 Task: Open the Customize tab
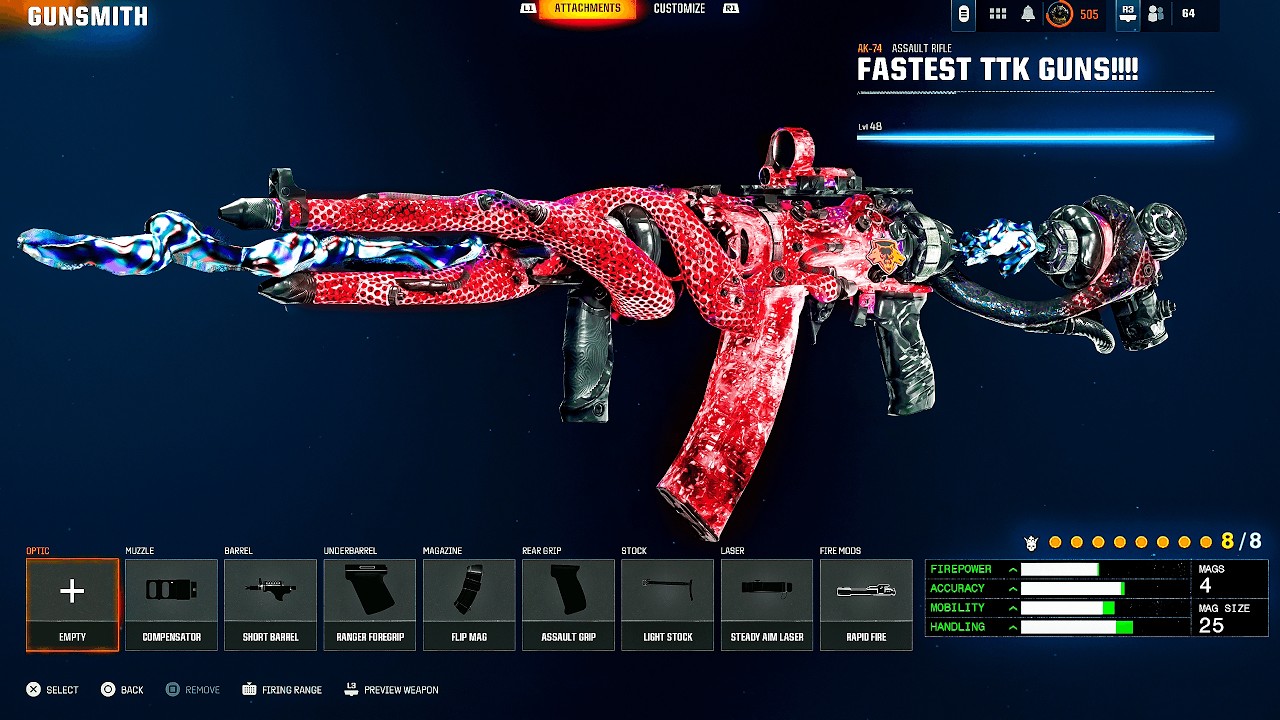point(679,9)
